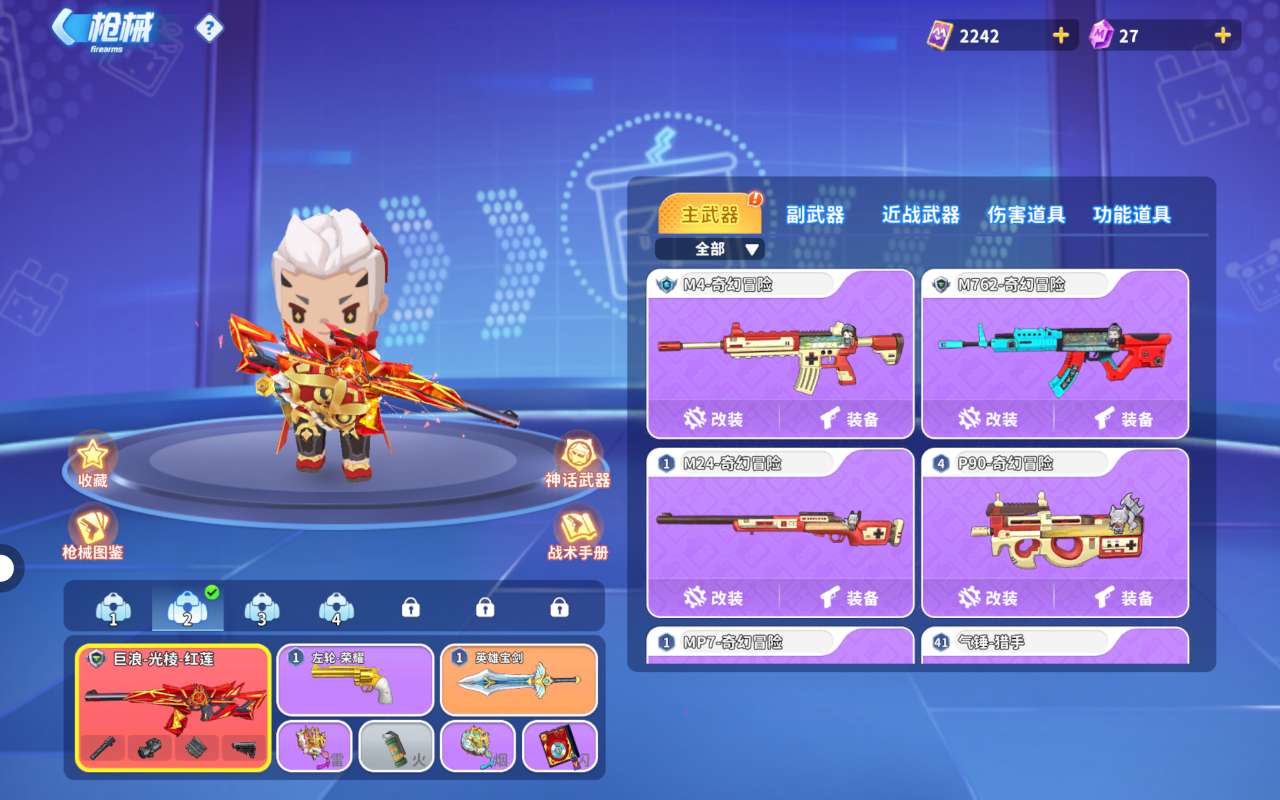
Task: Add more purple gem currency
Action: (x=1222, y=36)
